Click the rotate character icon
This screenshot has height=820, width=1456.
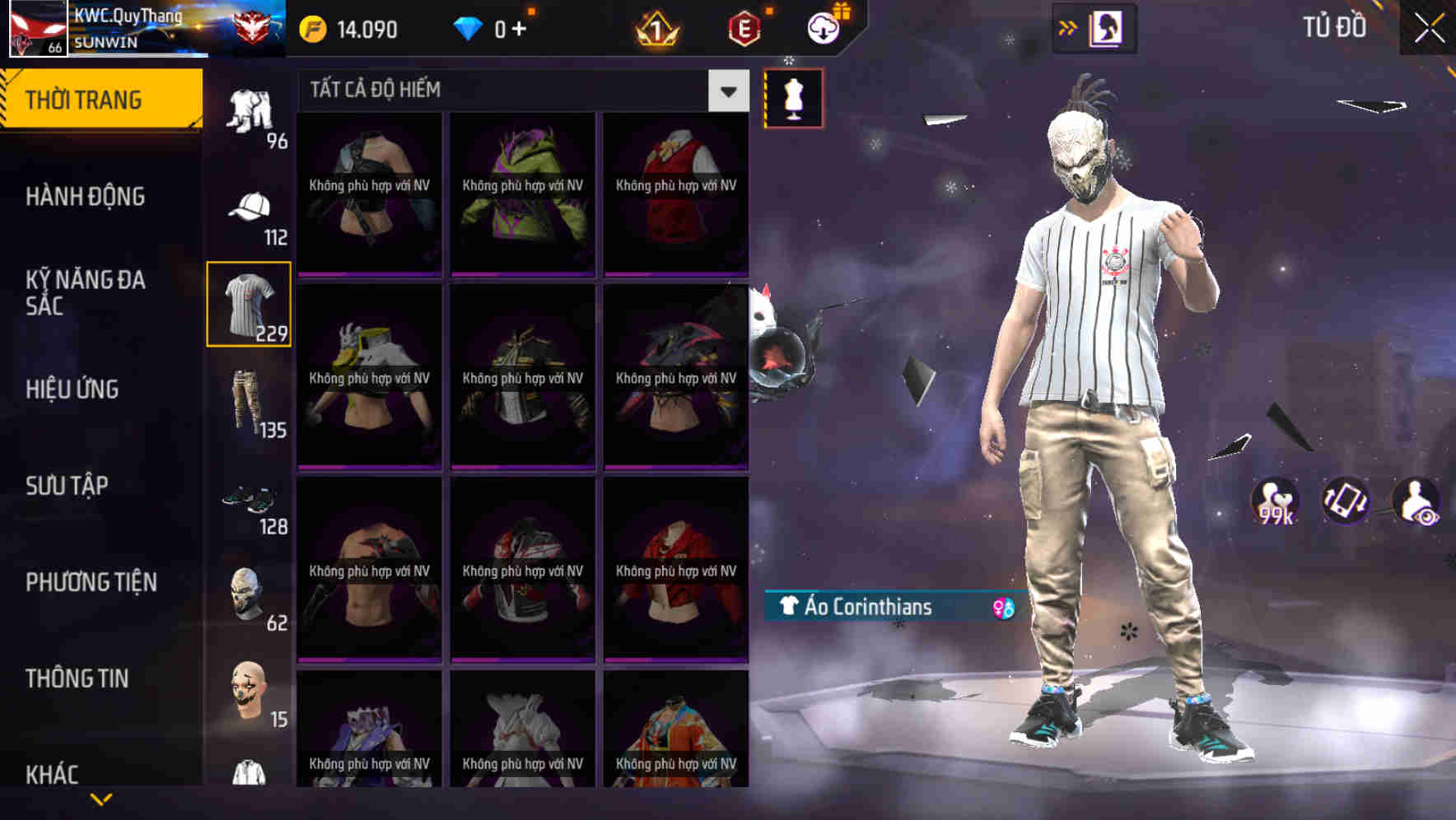(x=1346, y=500)
